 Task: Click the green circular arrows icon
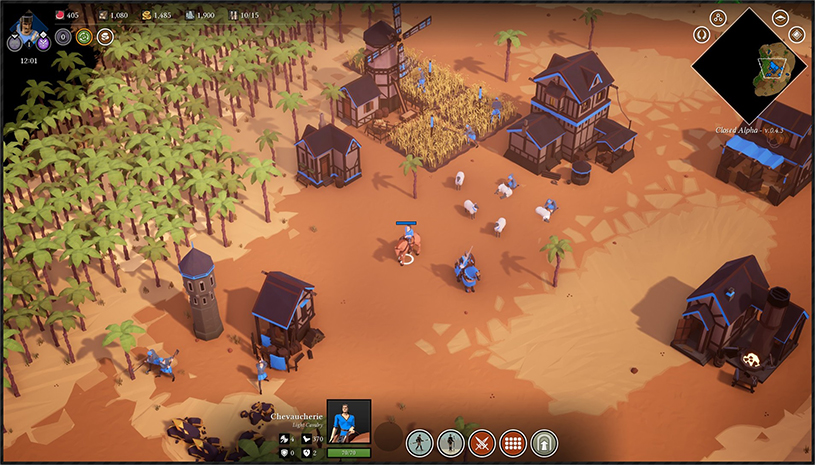[85, 37]
